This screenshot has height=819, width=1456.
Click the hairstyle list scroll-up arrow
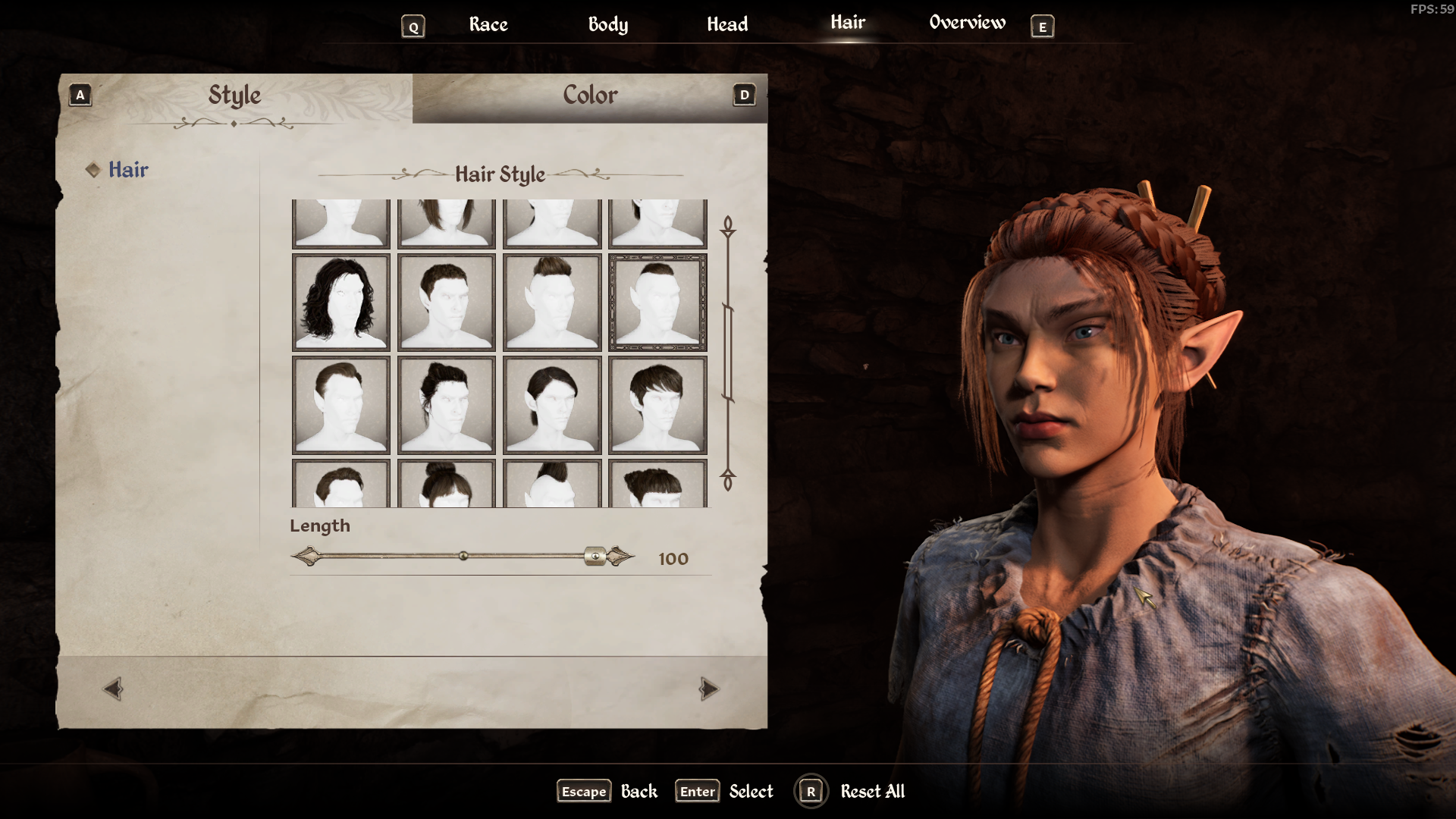point(728,225)
